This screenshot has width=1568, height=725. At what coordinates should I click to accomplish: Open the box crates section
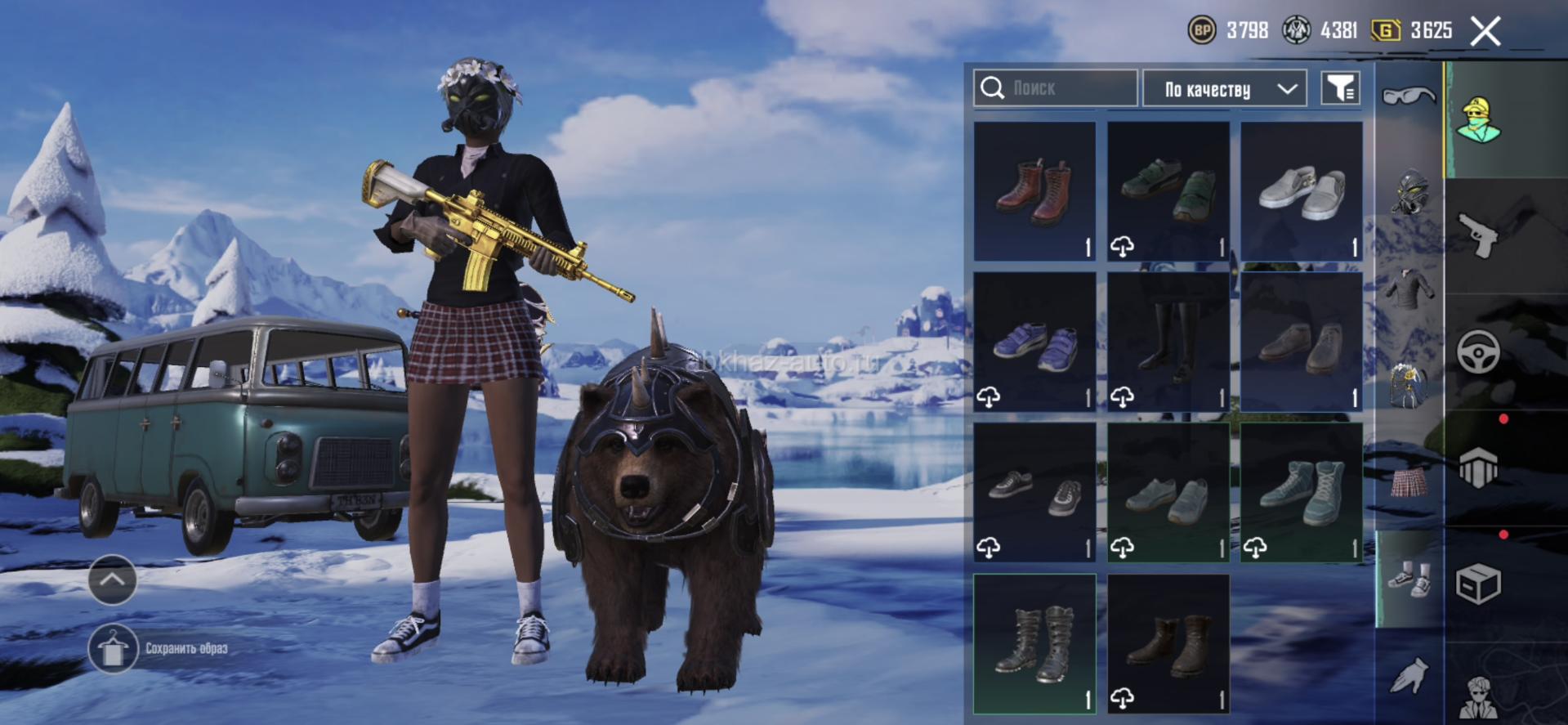coord(1478,584)
